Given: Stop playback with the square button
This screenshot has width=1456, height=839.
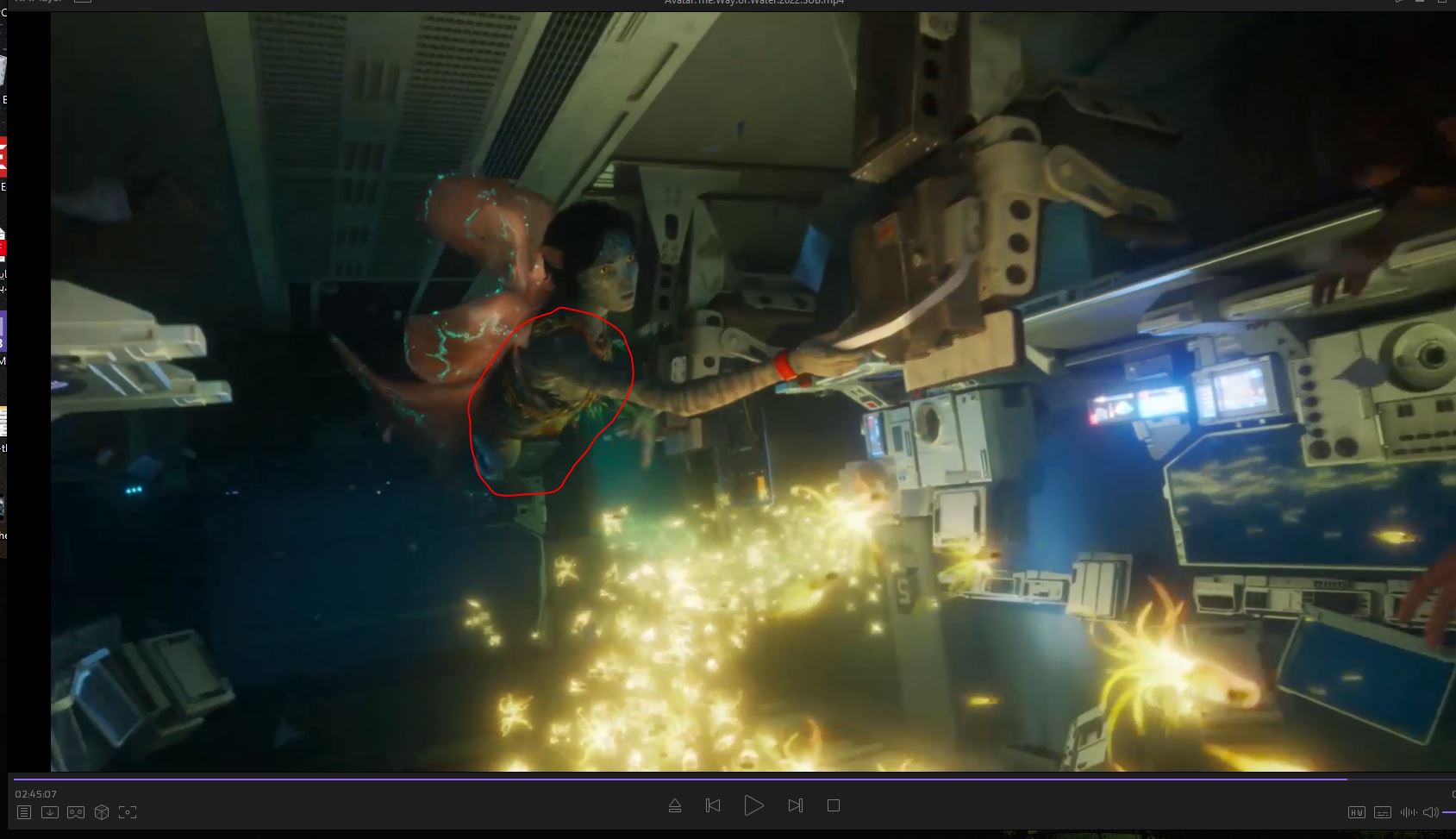Looking at the screenshot, I should pos(833,805).
